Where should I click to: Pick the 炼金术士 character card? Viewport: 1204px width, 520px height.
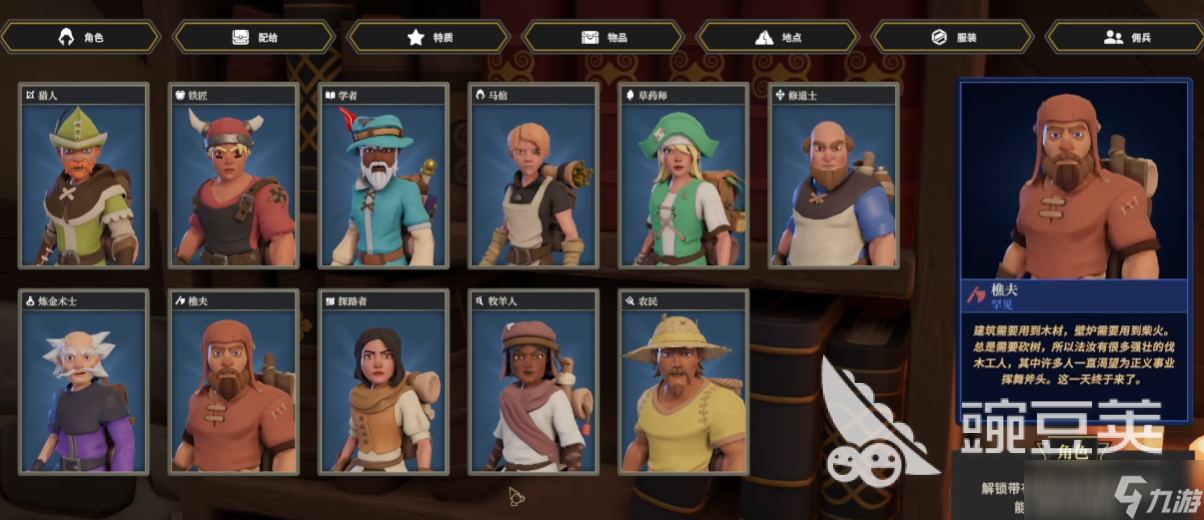pos(84,383)
